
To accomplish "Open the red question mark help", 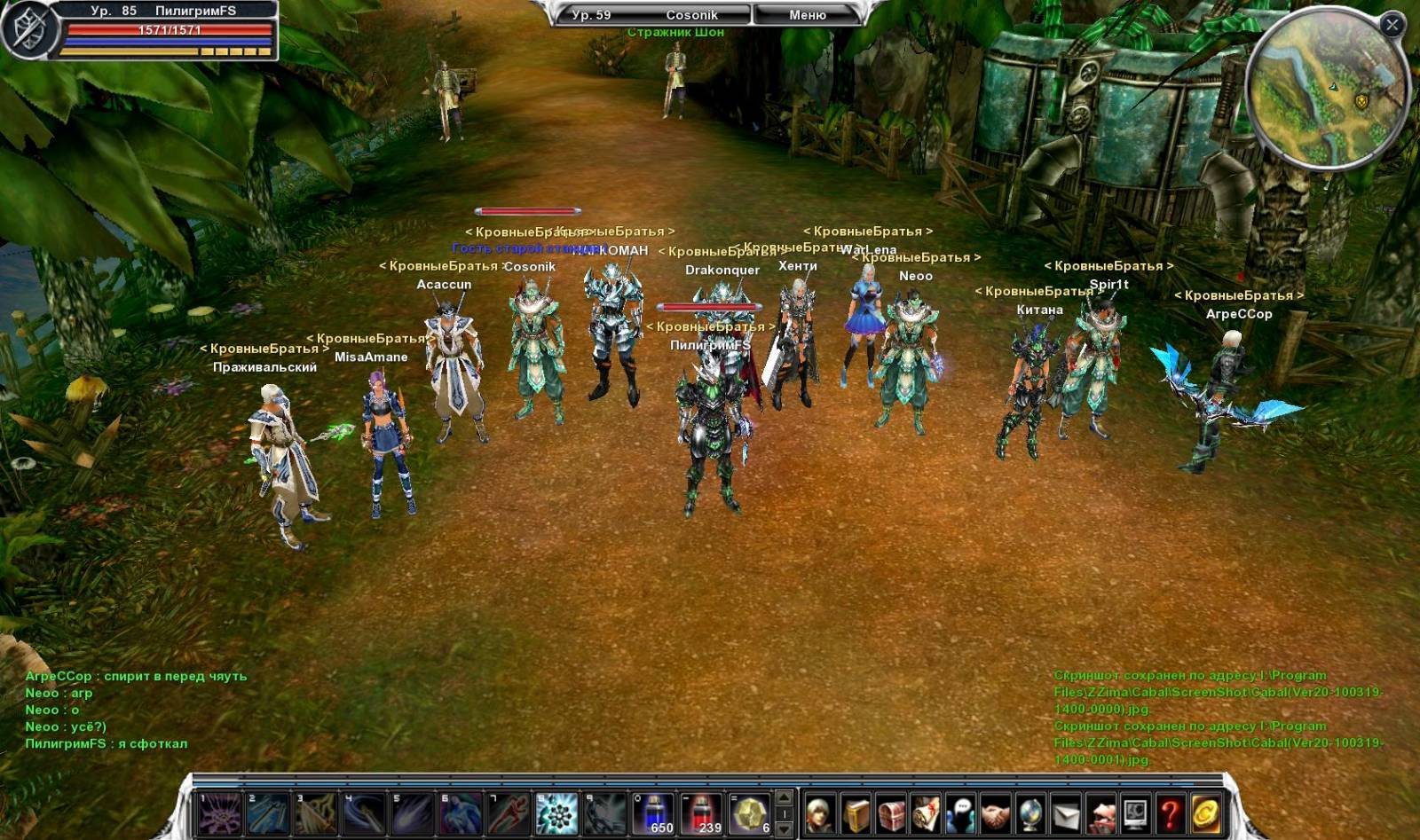I will click(x=1170, y=814).
